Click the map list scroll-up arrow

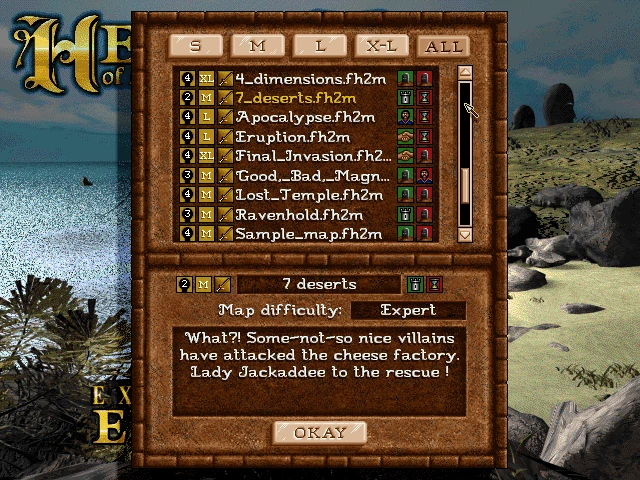click(464, 73)
